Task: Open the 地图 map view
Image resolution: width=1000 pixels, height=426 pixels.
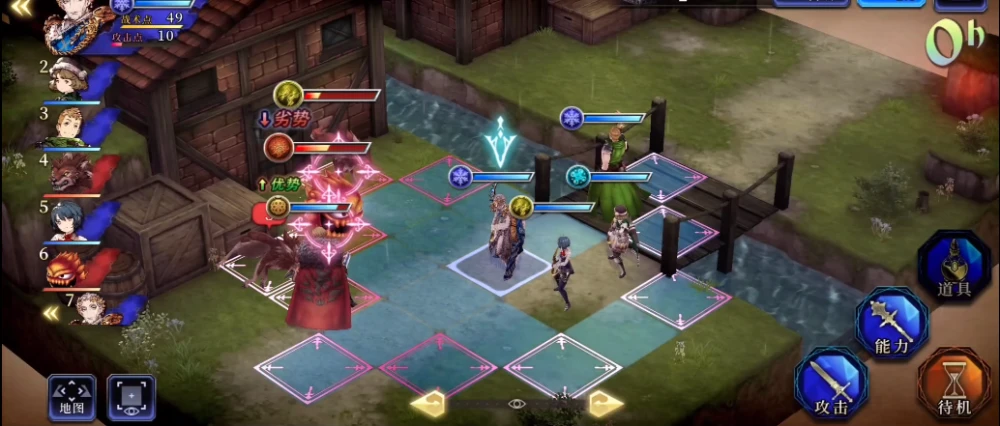Action: (72, 396)
